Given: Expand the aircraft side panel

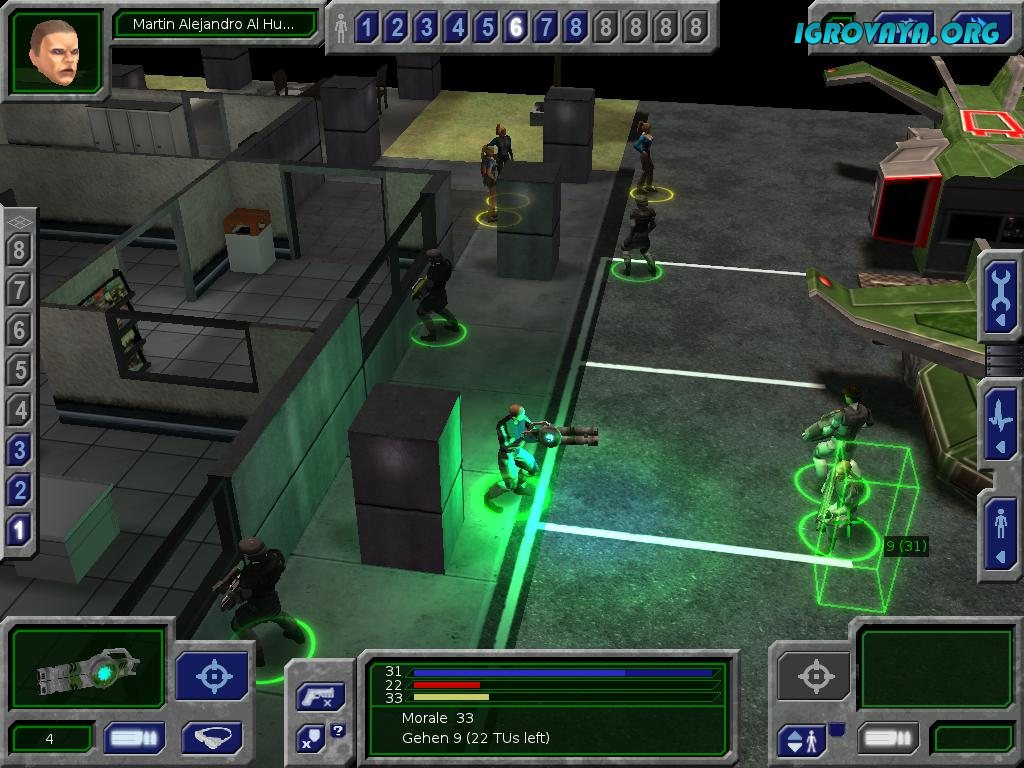Looking at the screenshot, I should (x=1000, y=422).
